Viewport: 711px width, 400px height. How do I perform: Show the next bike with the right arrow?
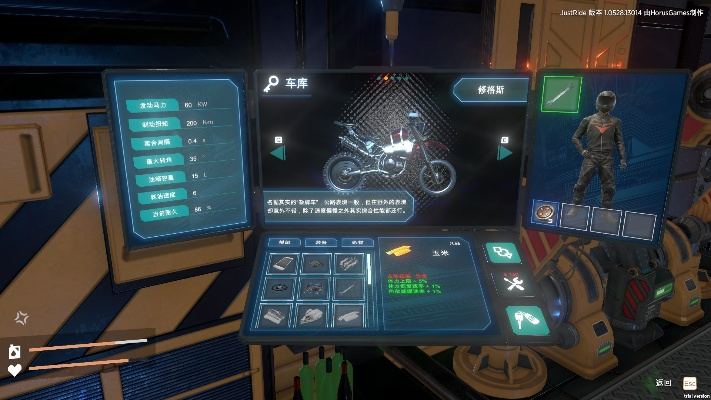(505, 152)
